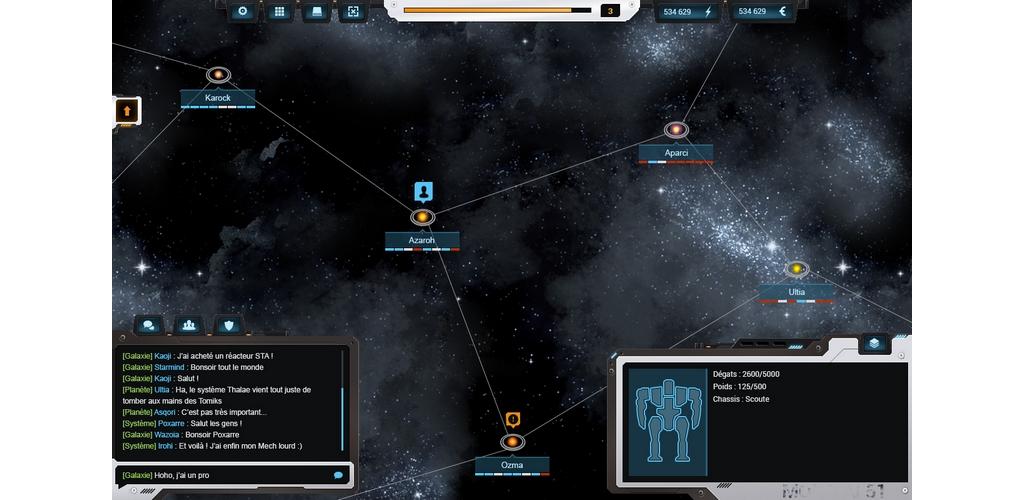Click the laptop icon toolbar button
The height and width of the screenshot is (500, 1024).
(317, 12)
